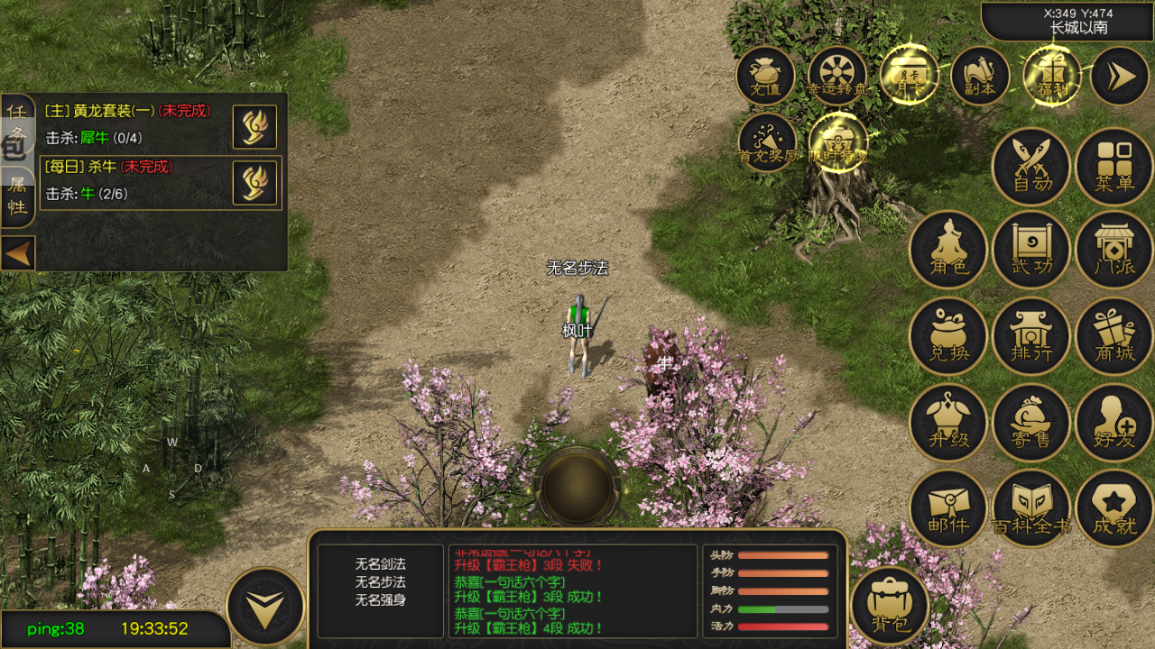This screenshot has width=1155, height=649.
Task: Open the 商城 shop
Action: tap(1114, 336)
